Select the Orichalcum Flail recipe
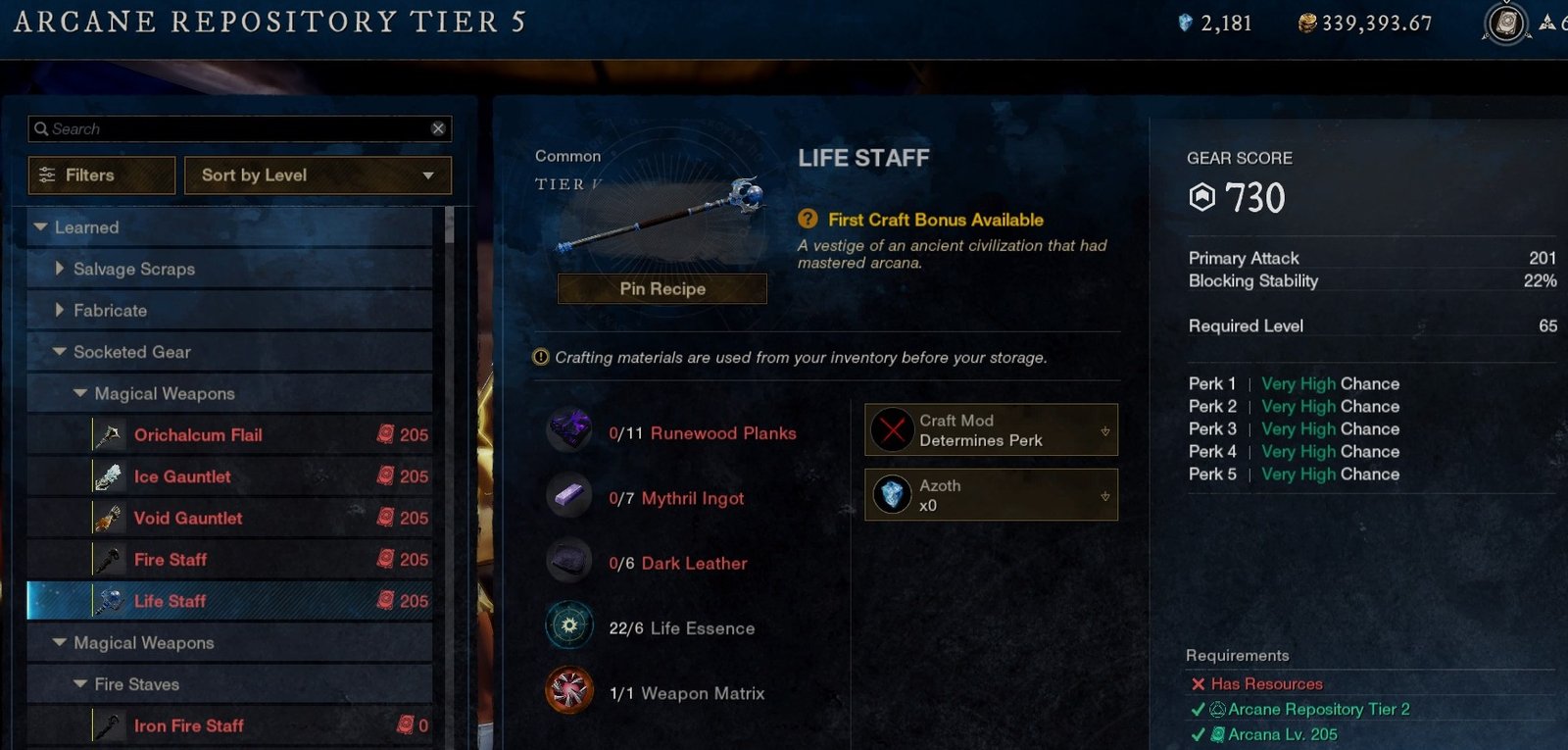 click(198, 435)
